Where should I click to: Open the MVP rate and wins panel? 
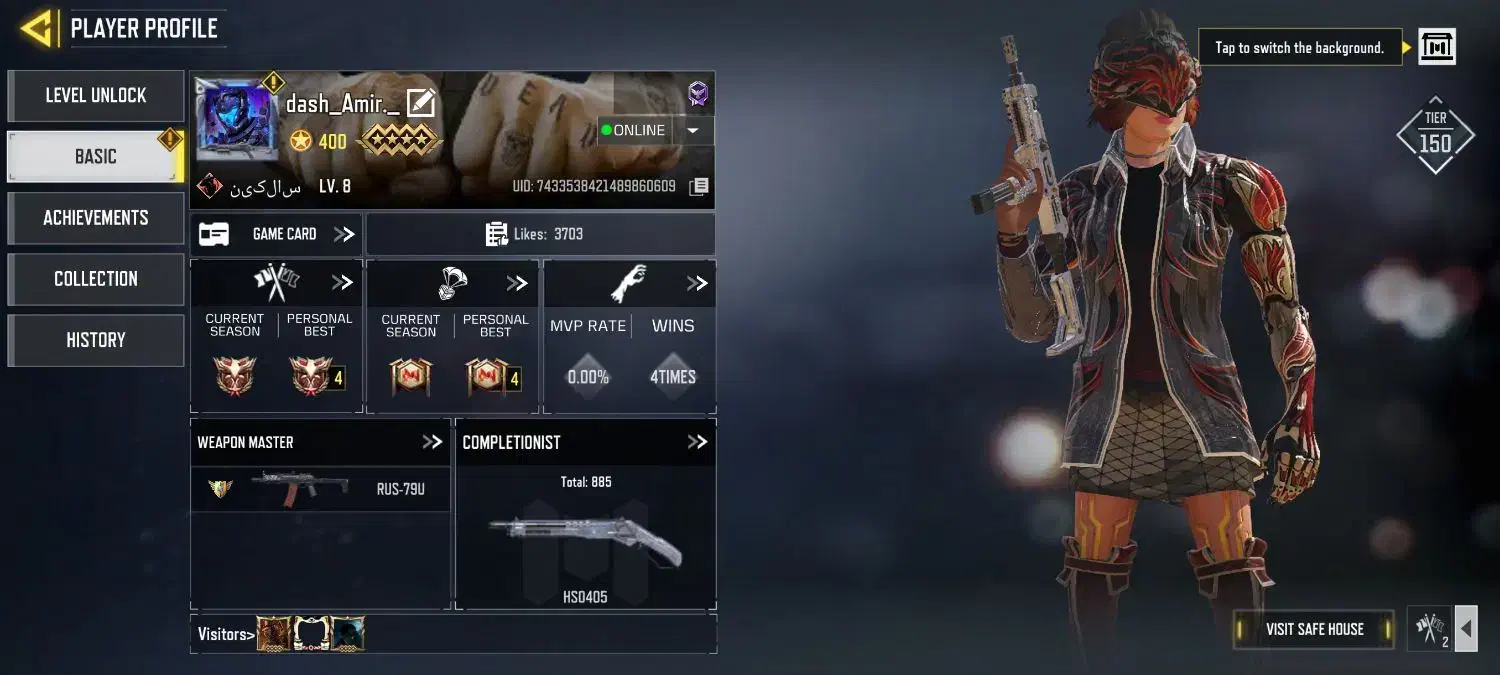[697, 284]
